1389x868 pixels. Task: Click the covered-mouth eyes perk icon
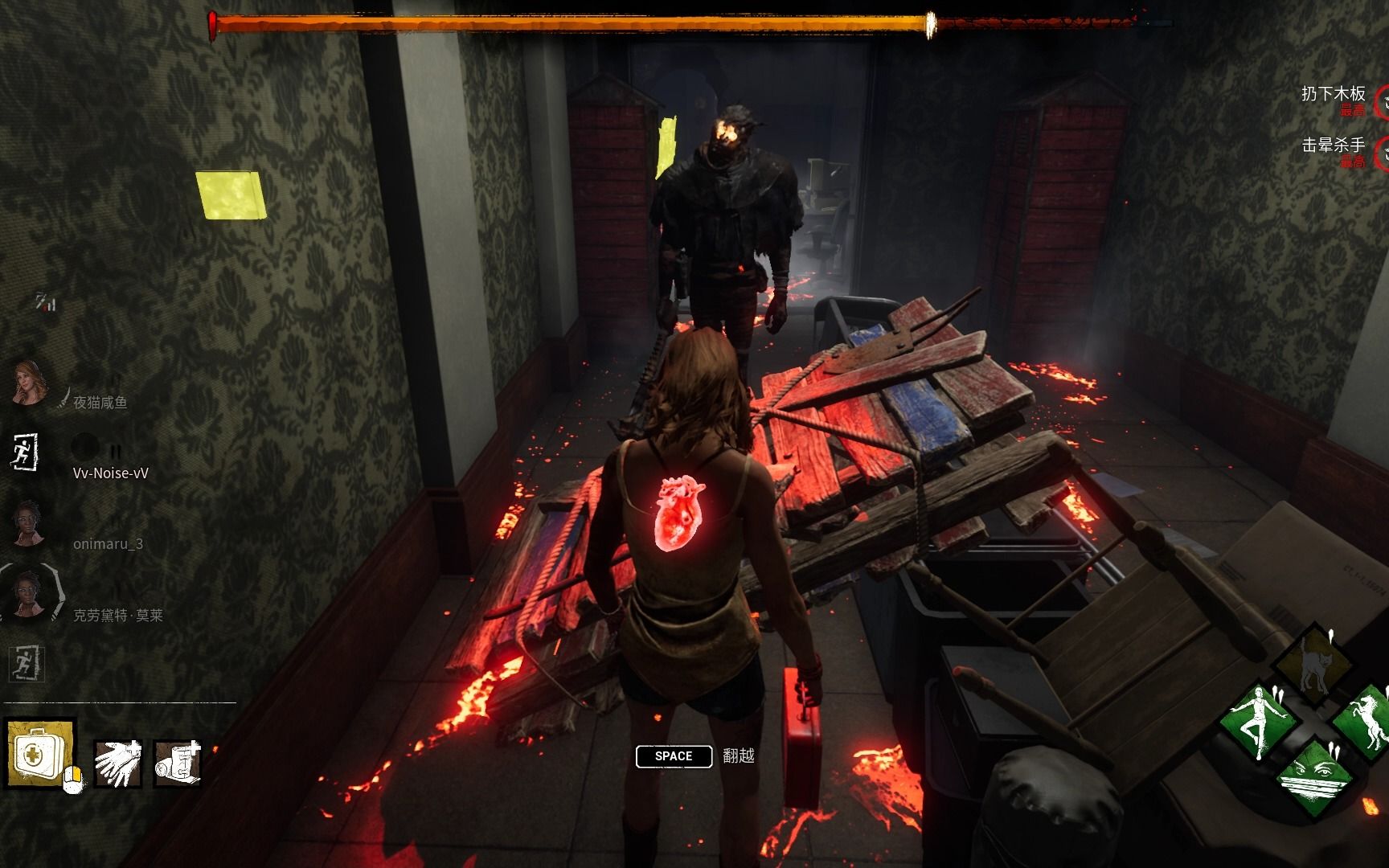click(1313, 776)
